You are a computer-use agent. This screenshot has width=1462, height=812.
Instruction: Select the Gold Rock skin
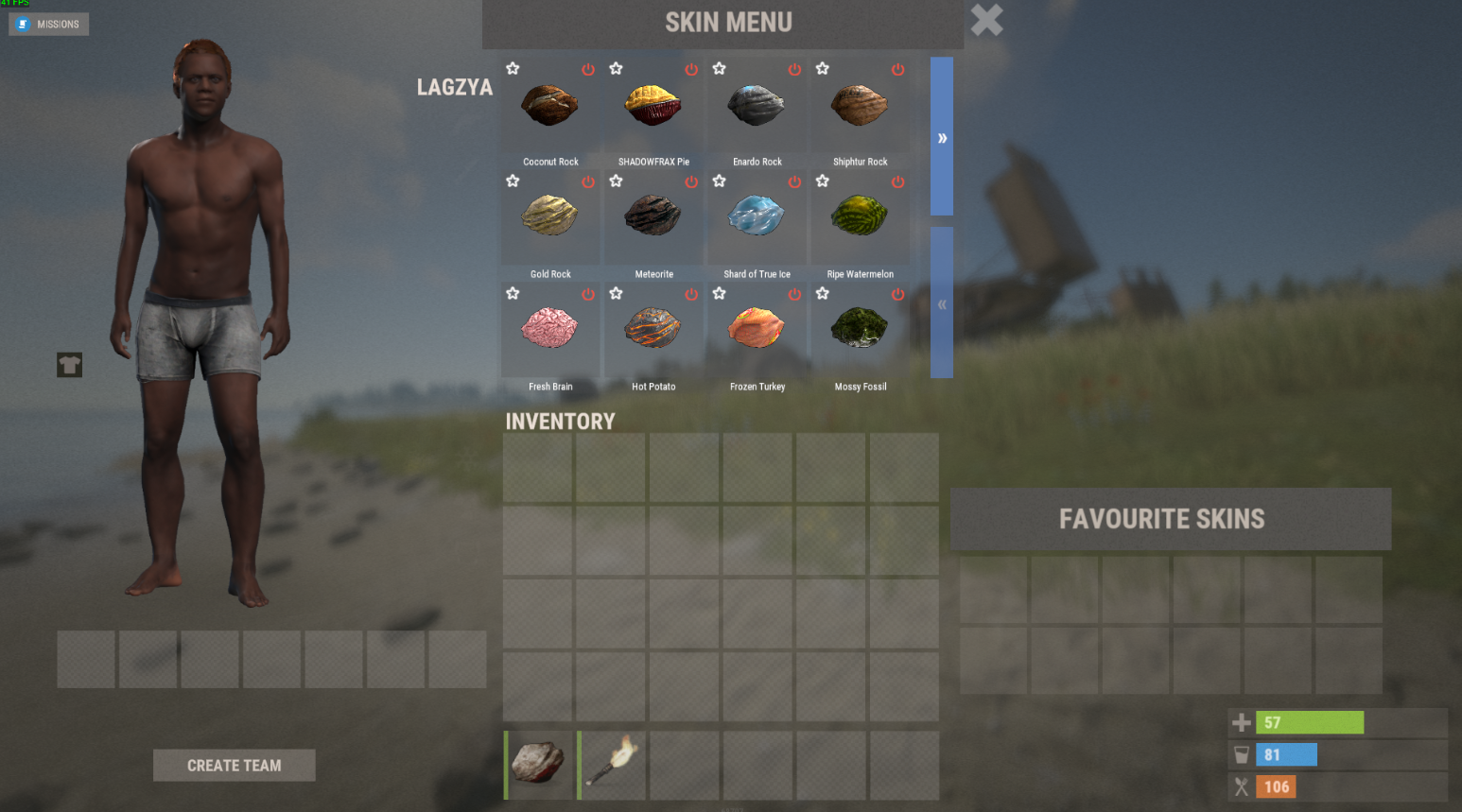click(550, 217)
